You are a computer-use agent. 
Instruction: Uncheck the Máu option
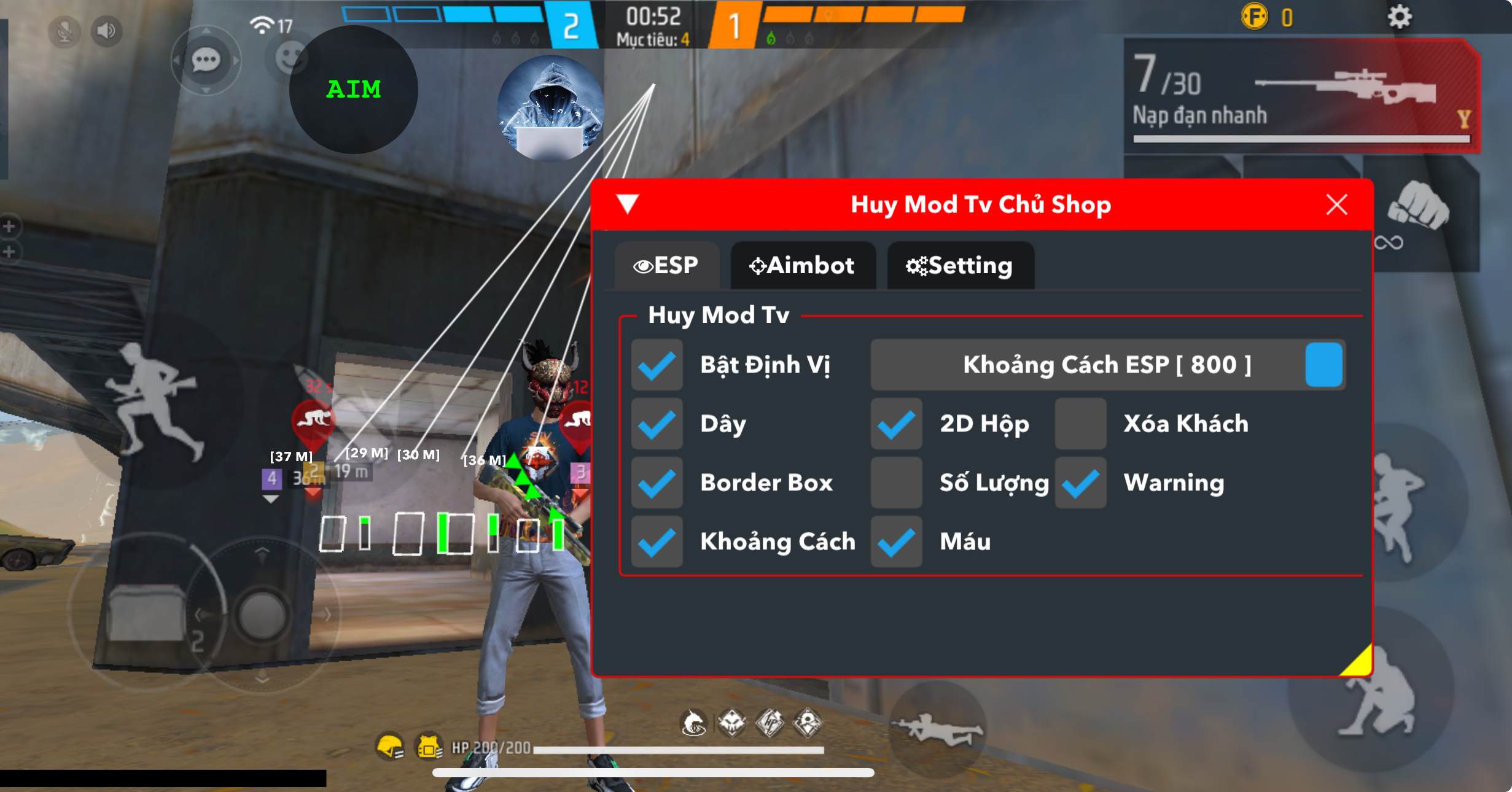(896, 542)
